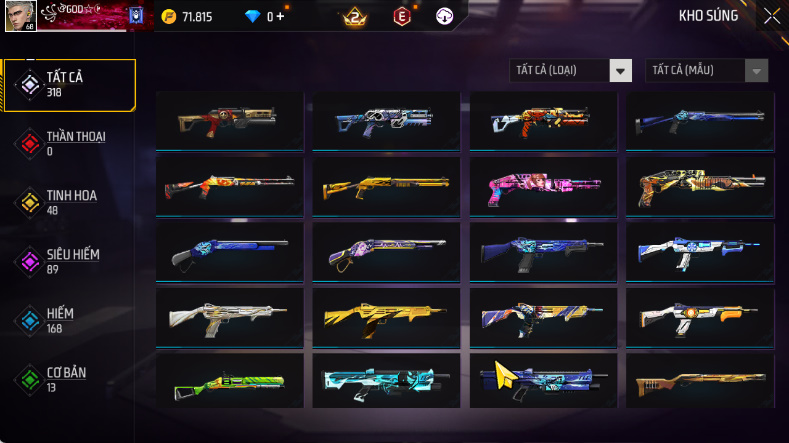Click the white round gauge icon
789x443 pixels.
(x=444, y=17)
